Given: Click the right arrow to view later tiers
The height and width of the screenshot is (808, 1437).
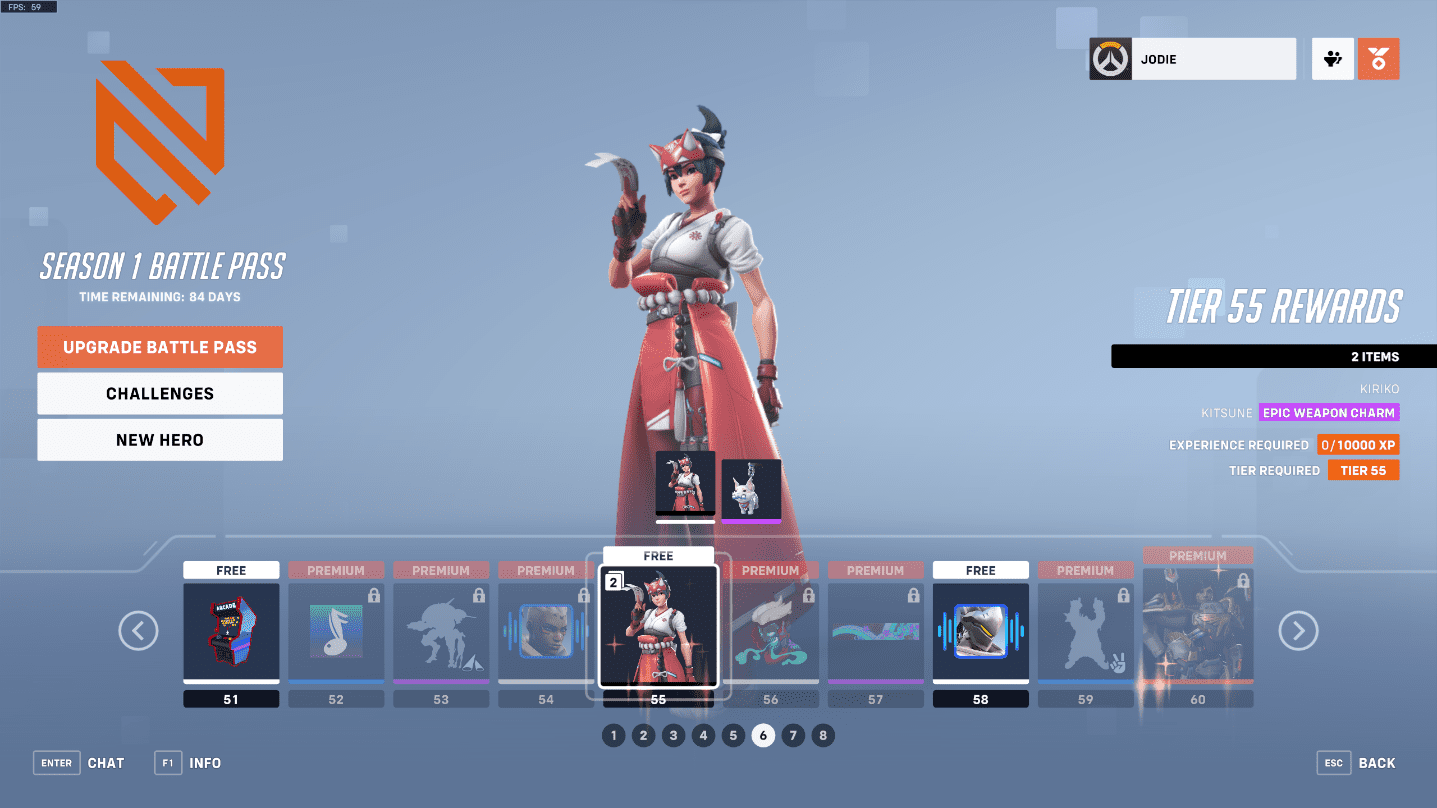Looking at the screenshot, I should [x=1298, y=631].
